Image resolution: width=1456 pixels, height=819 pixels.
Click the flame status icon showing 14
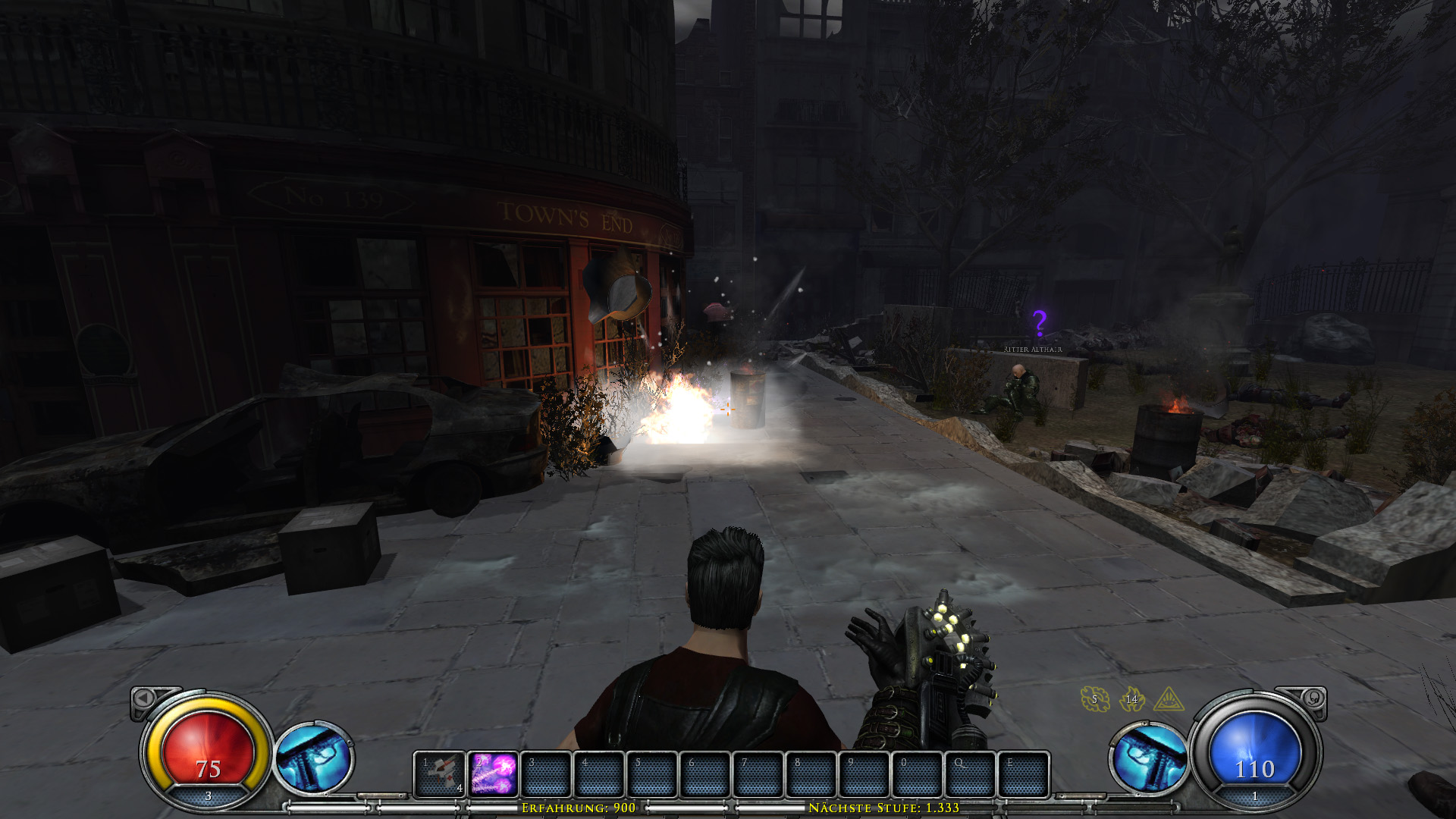(1131, 699)
